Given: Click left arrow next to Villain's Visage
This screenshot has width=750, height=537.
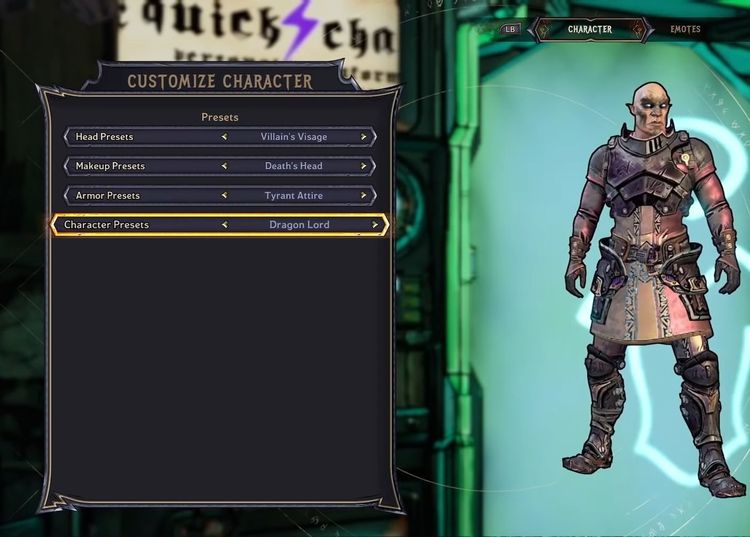Looking at the screenshot, I should click(224, 137).
